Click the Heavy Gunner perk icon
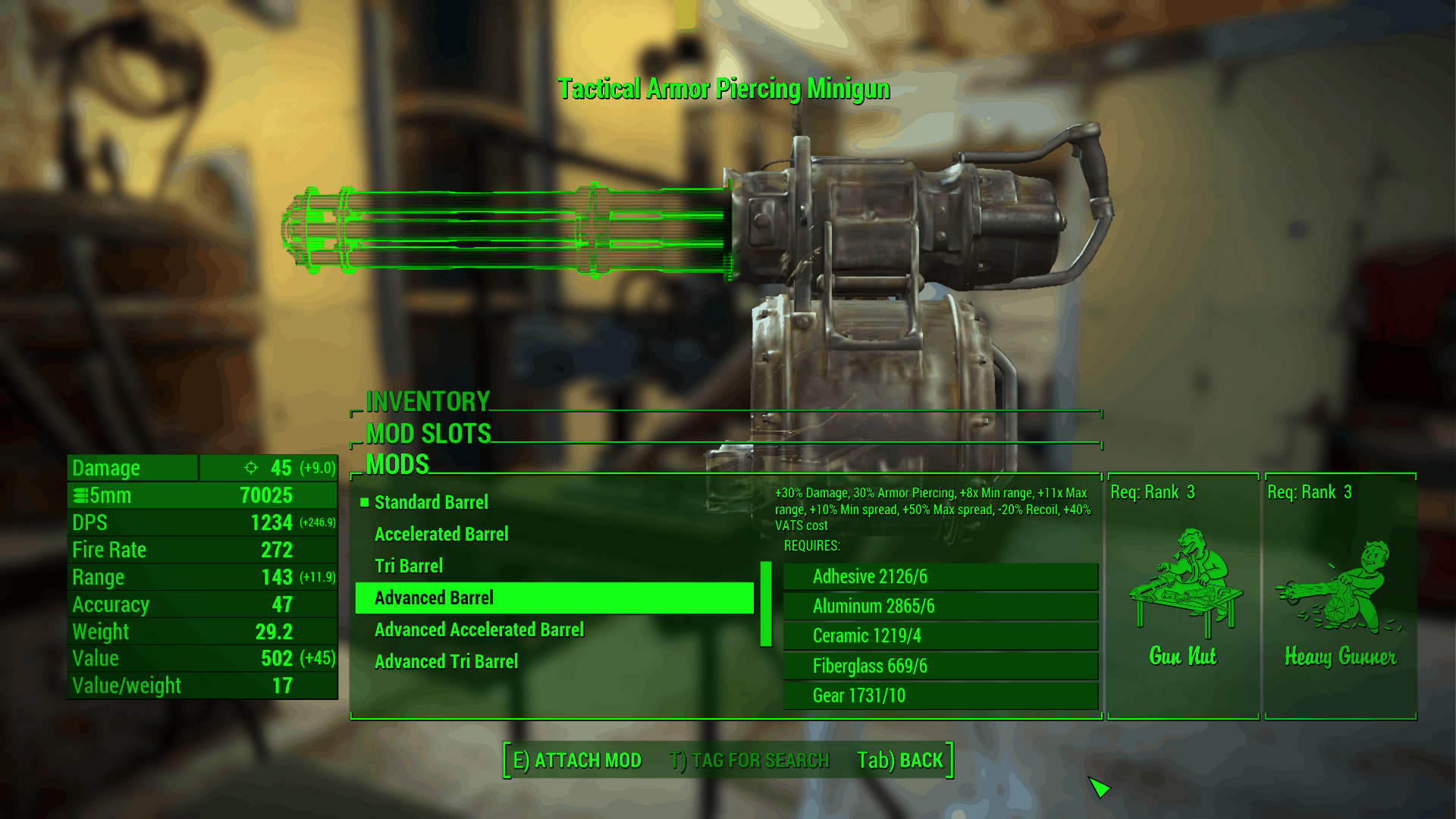The width and height of the screenshot is (1456, 819). 1340,588
